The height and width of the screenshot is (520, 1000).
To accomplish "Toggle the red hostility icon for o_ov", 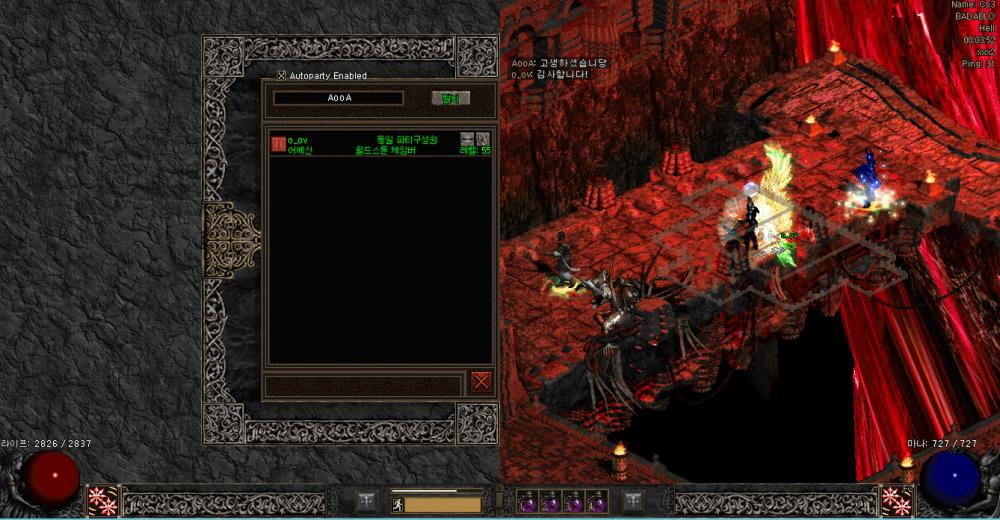I will click(278, 144).
